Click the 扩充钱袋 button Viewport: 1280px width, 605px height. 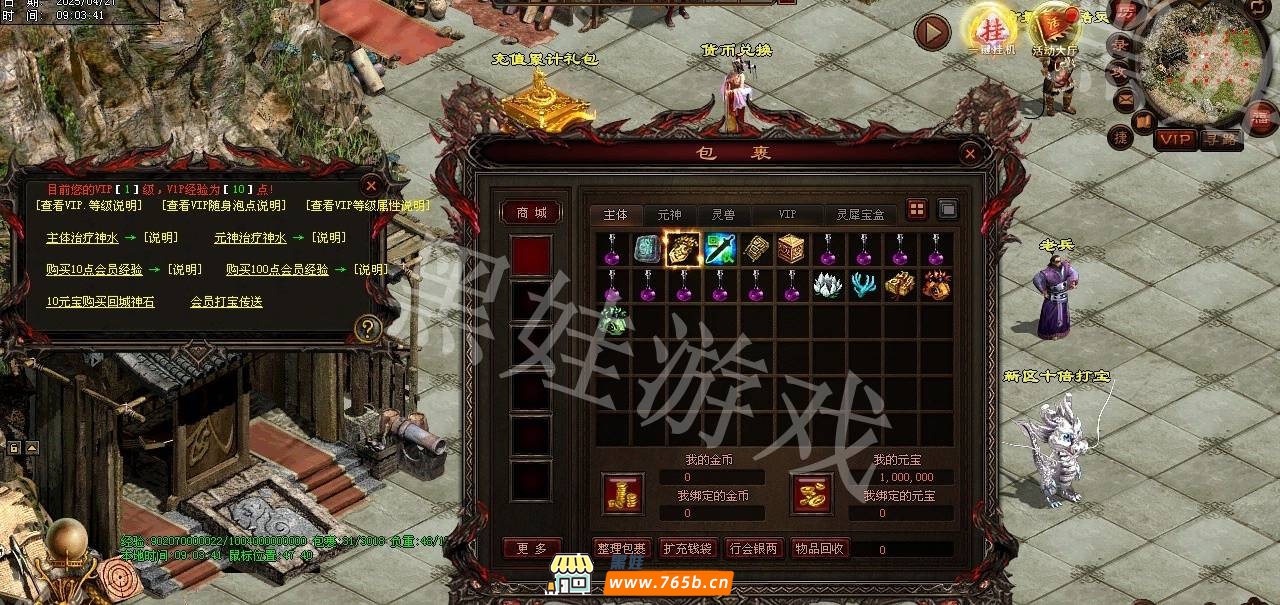coord(688,548)
